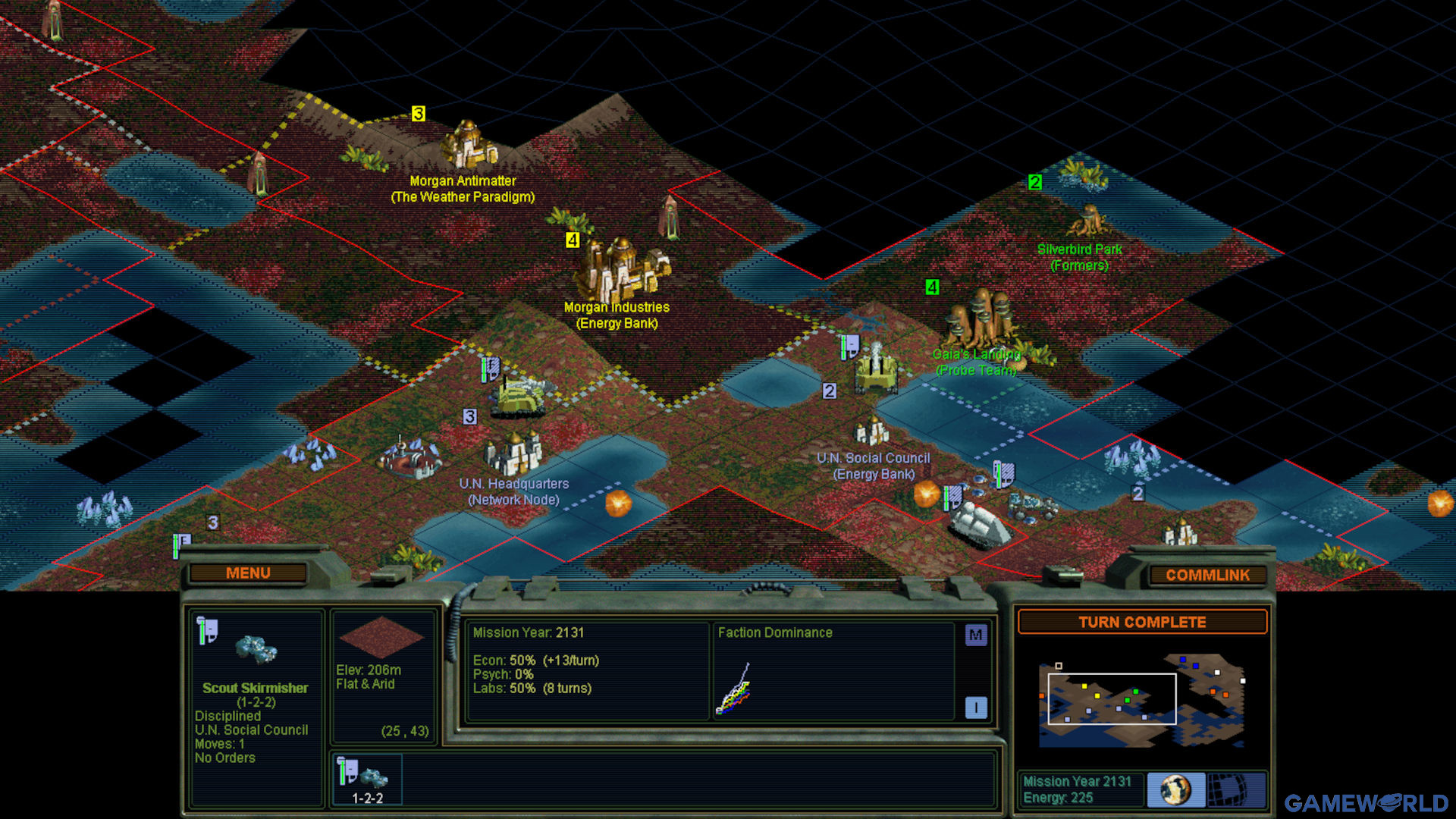Select the I button on the info panel
This screenshot has height=819, width=1456.
pyautogui.click(x=976, y=708)
